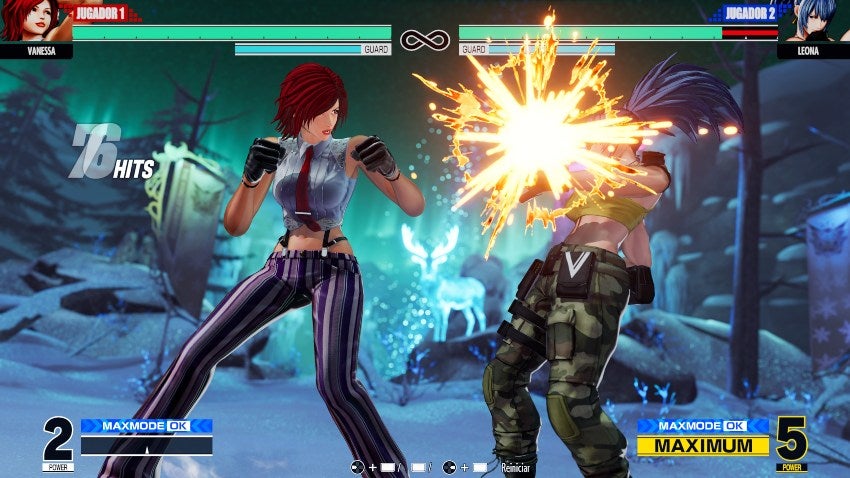This screenshot has width=850, height=478.
Task: Select Jugador 1's MAXMODE OK indicator
Action: point(146,425)
